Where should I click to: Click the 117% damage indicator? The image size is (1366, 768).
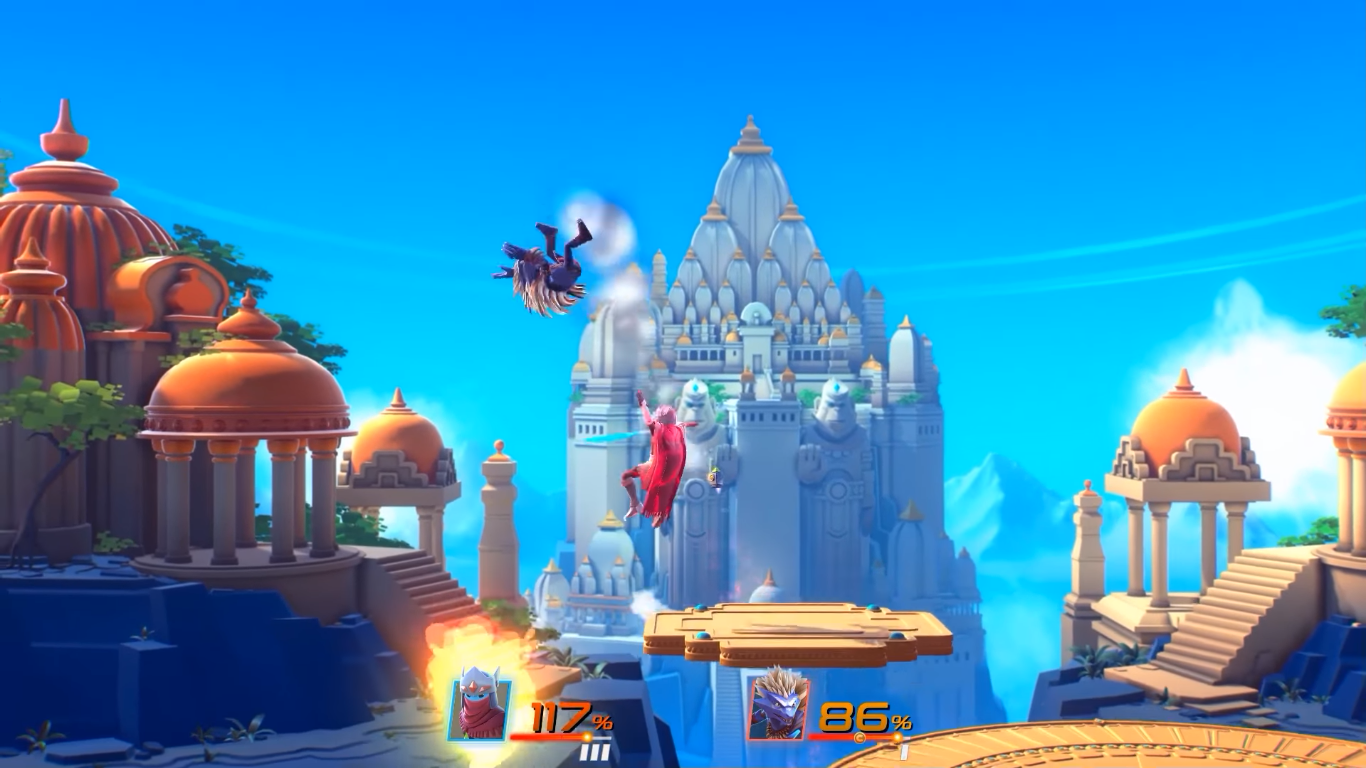point(560,716)
